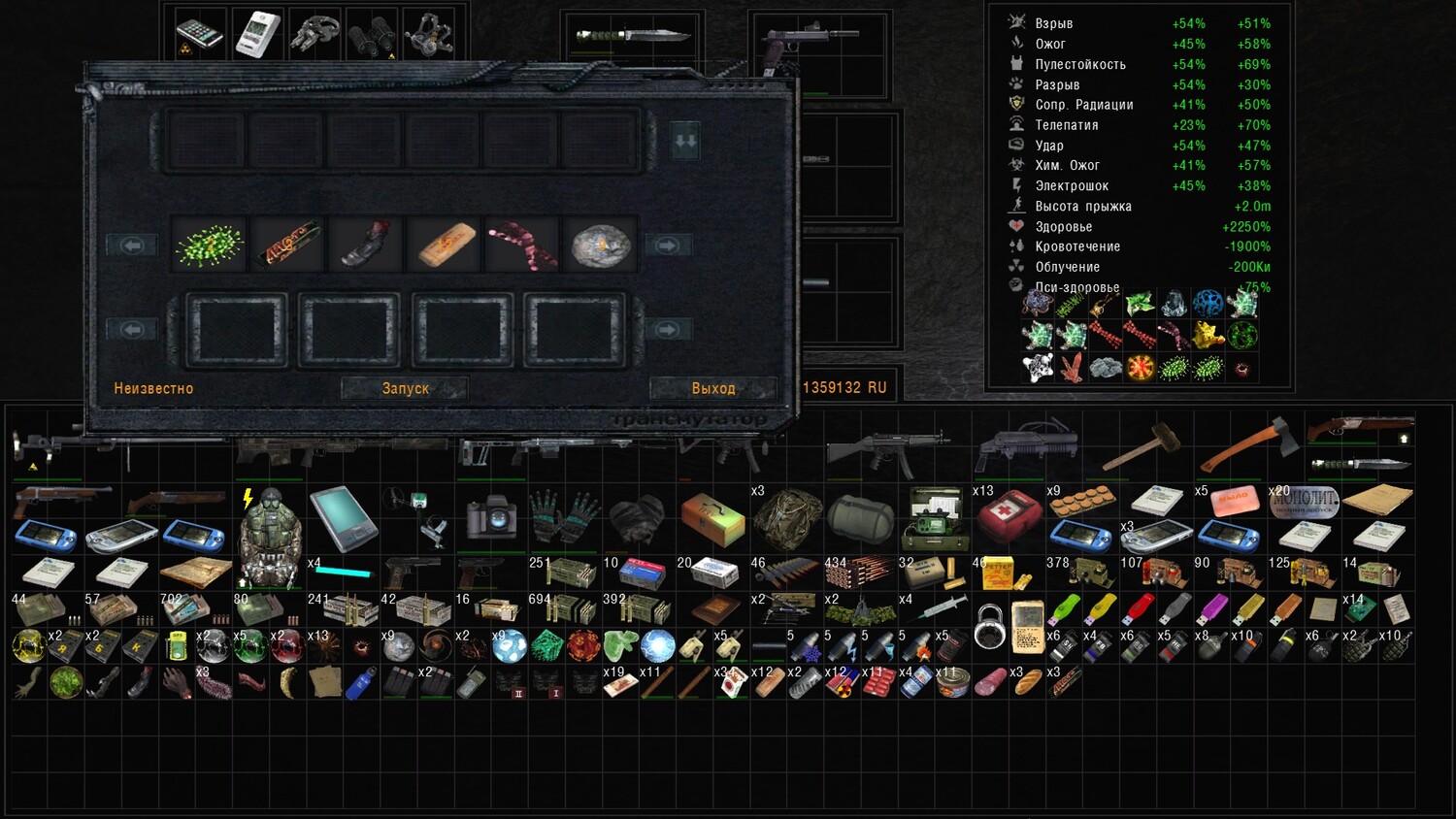Choose the Mars chocolate bar in transmutator
Image resolution: width=1456 pixels, height=819 pixels.
(288, 246)
